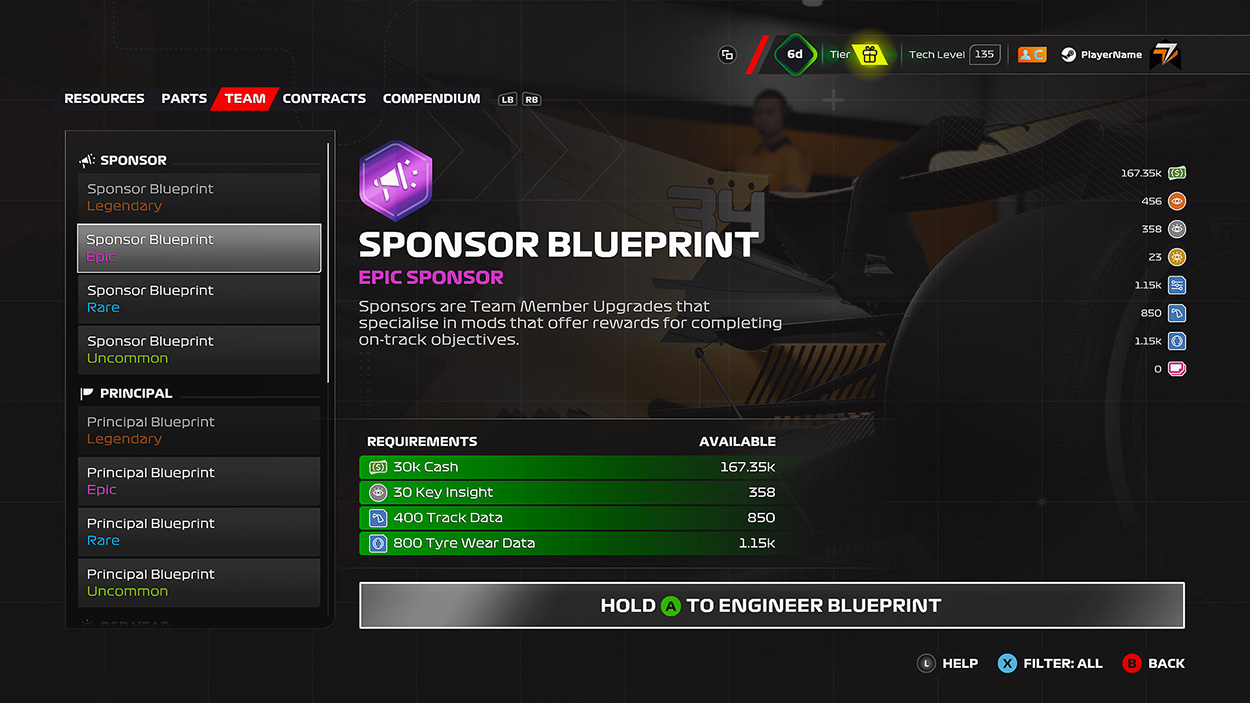Screen dimensions: 1250x703
Task: Open the Compendium tab
Action: 431,99
